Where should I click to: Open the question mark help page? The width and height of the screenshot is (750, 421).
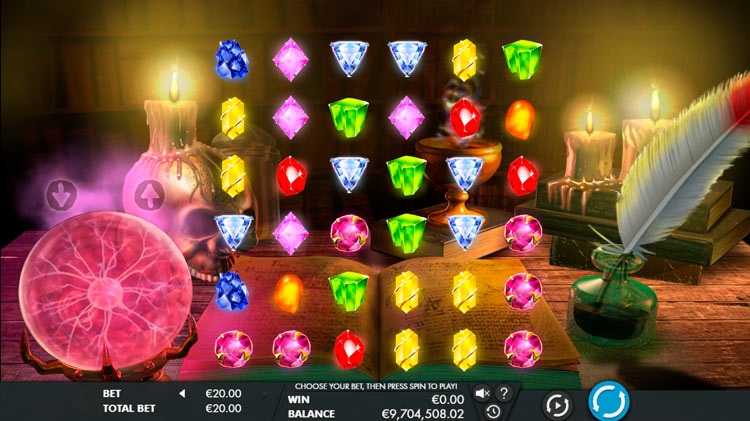[504, 393]
